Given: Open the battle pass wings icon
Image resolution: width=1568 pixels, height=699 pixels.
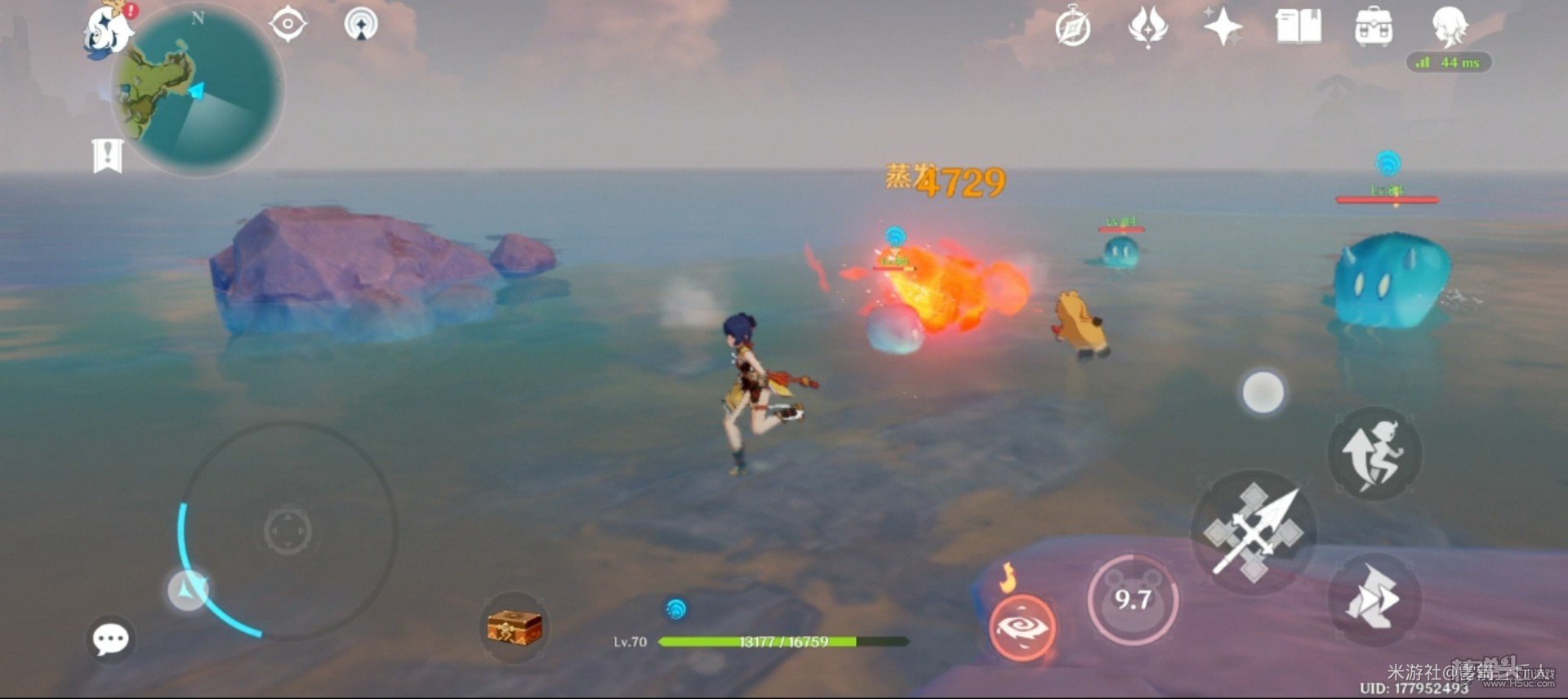Looking at the screenshot, I should 1147,28.
